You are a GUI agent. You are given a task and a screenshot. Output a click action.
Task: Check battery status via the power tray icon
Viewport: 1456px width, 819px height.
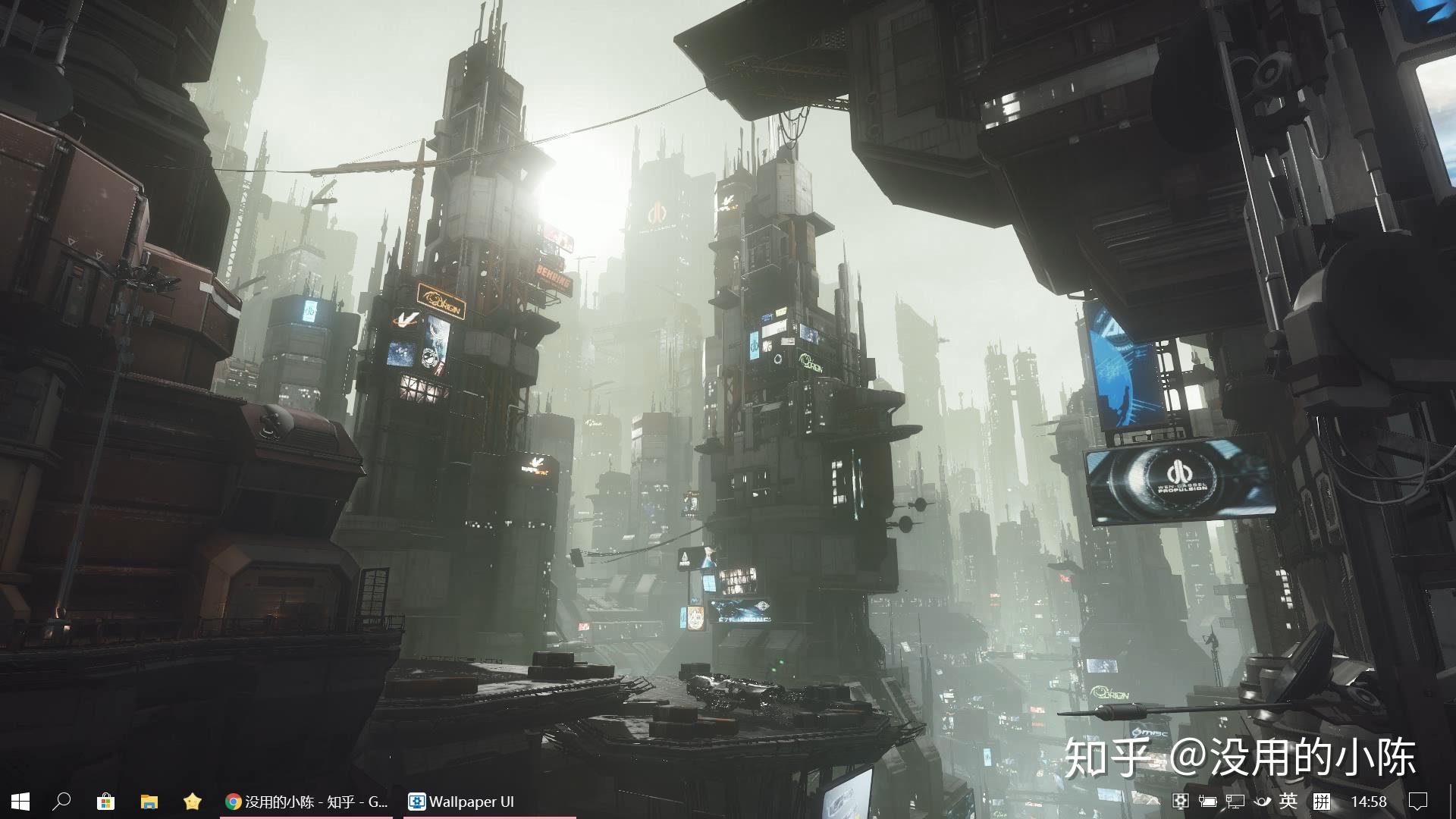[x=1209, y=802]
